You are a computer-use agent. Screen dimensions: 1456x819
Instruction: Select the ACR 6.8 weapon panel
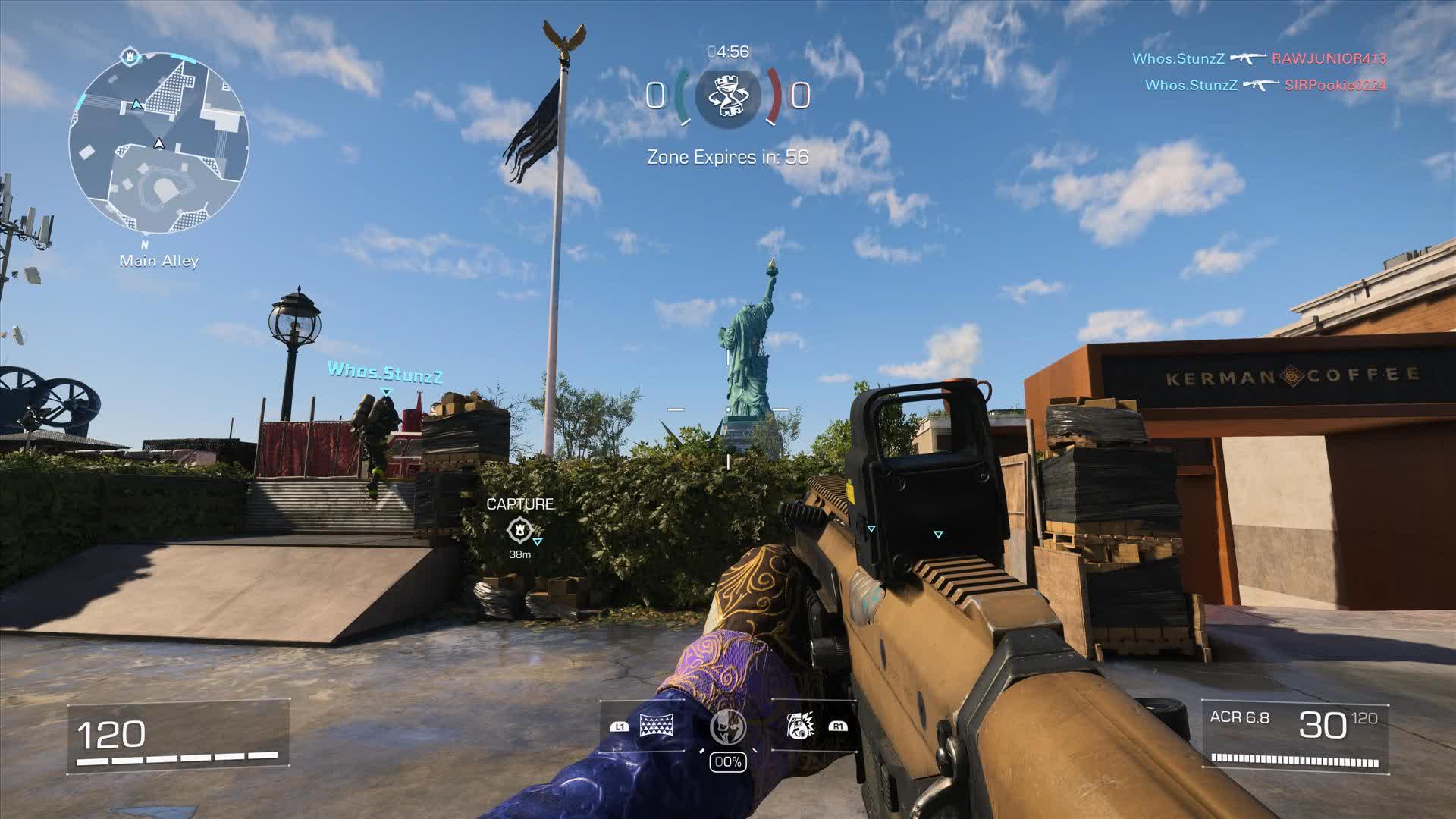pos(1294,737)
